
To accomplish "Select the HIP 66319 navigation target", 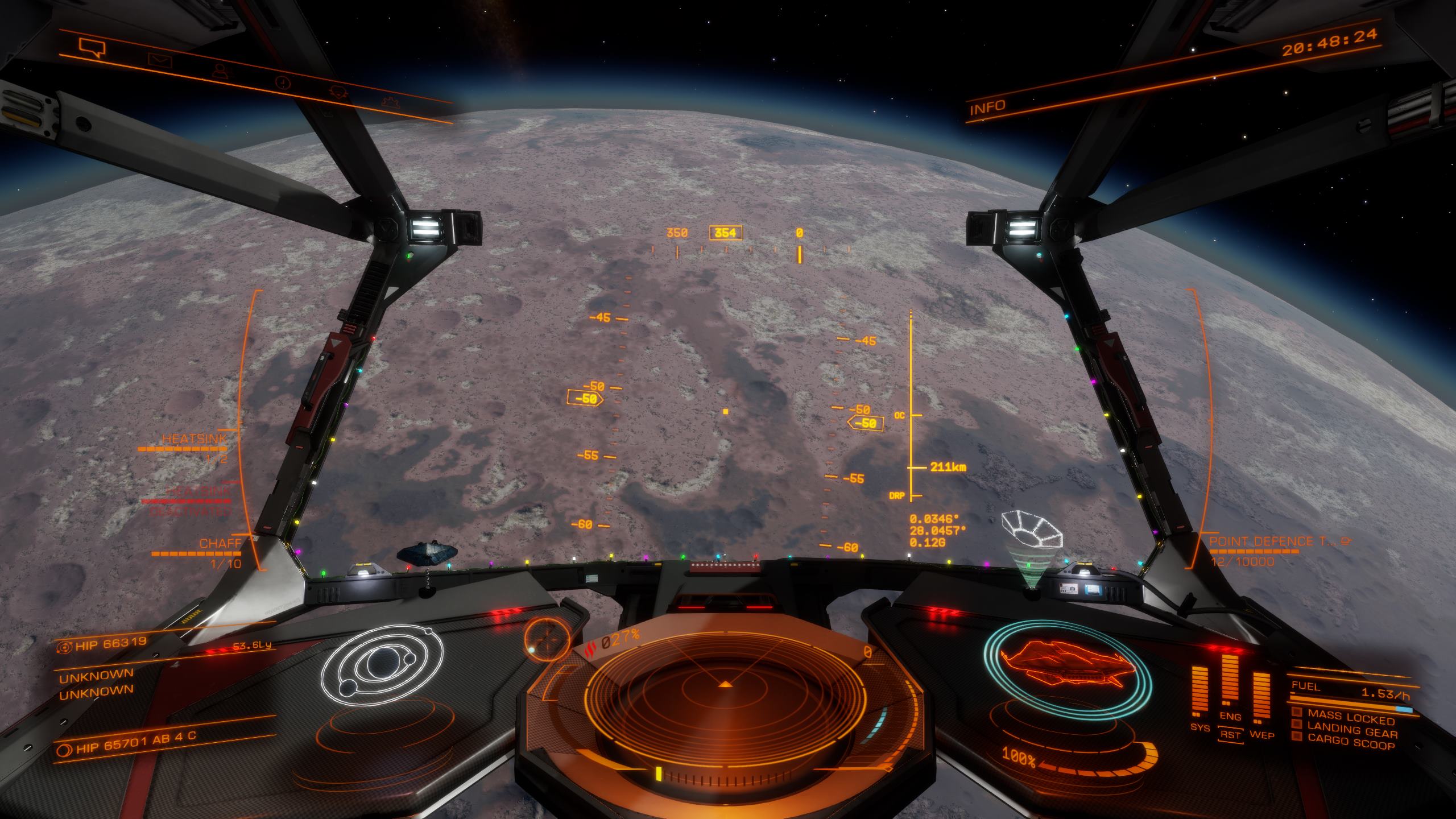I will pos(102,643).
